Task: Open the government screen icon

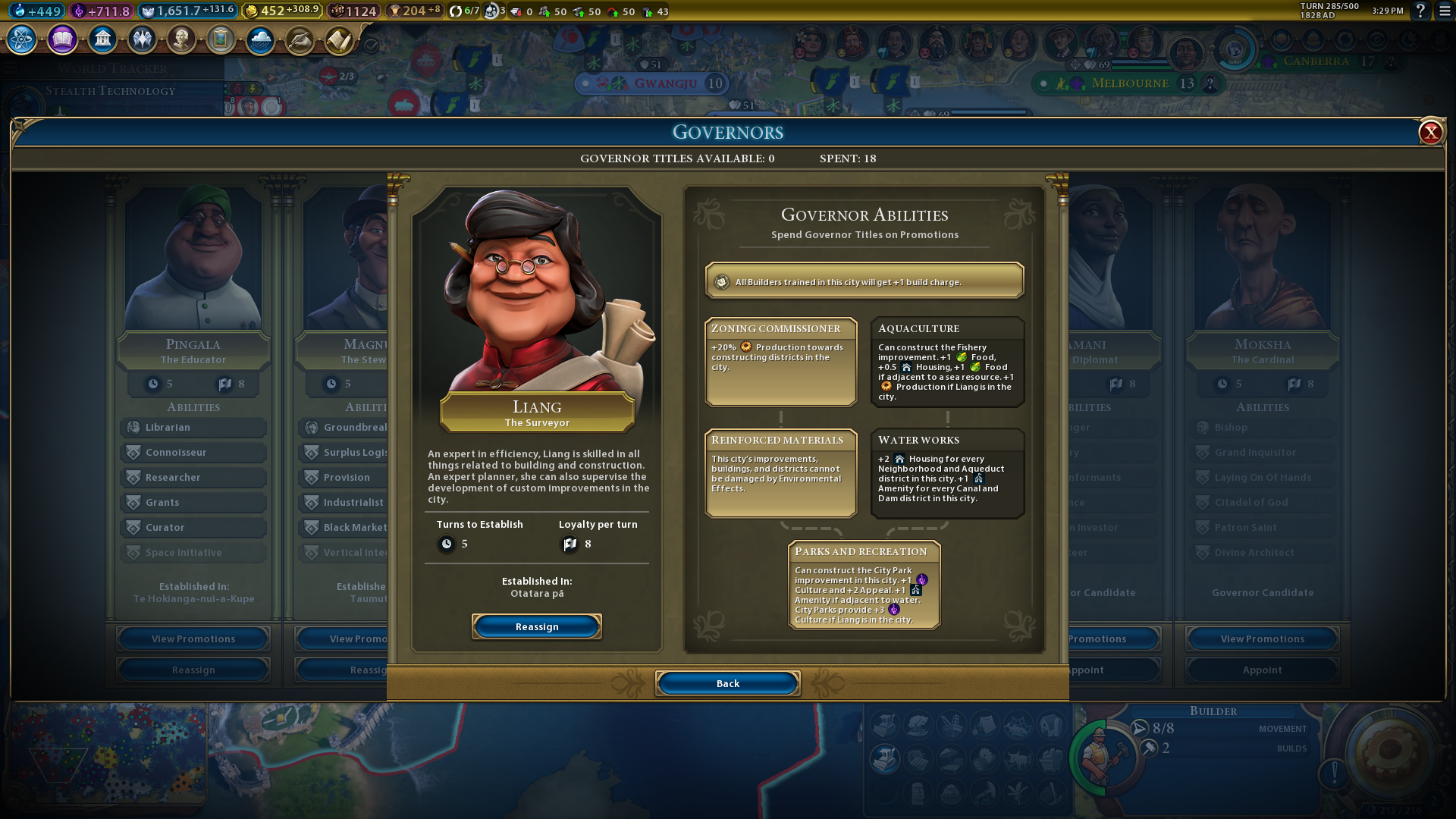Action: tap(102, 39)
